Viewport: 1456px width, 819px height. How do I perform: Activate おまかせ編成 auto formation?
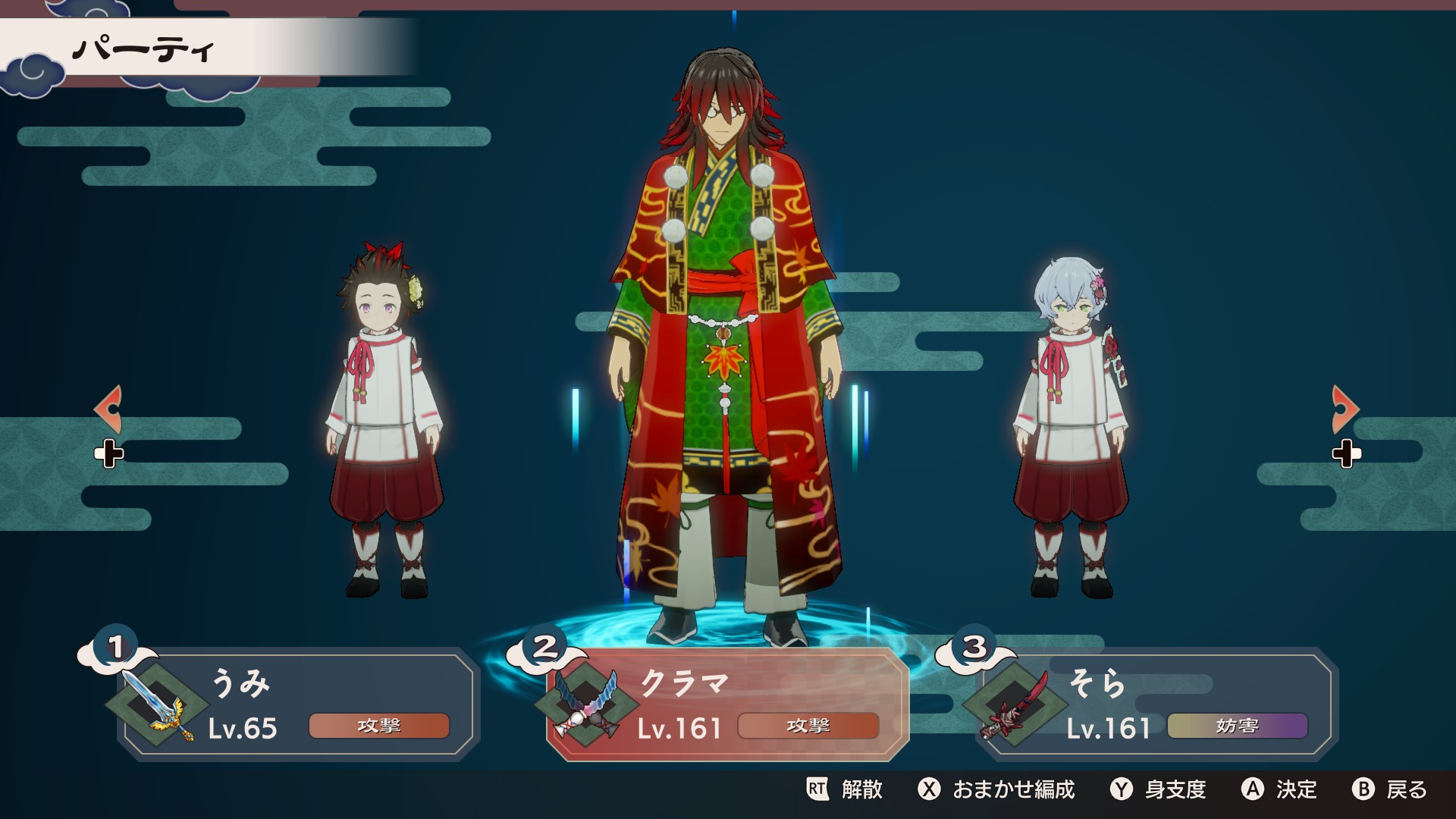[996, 789]
